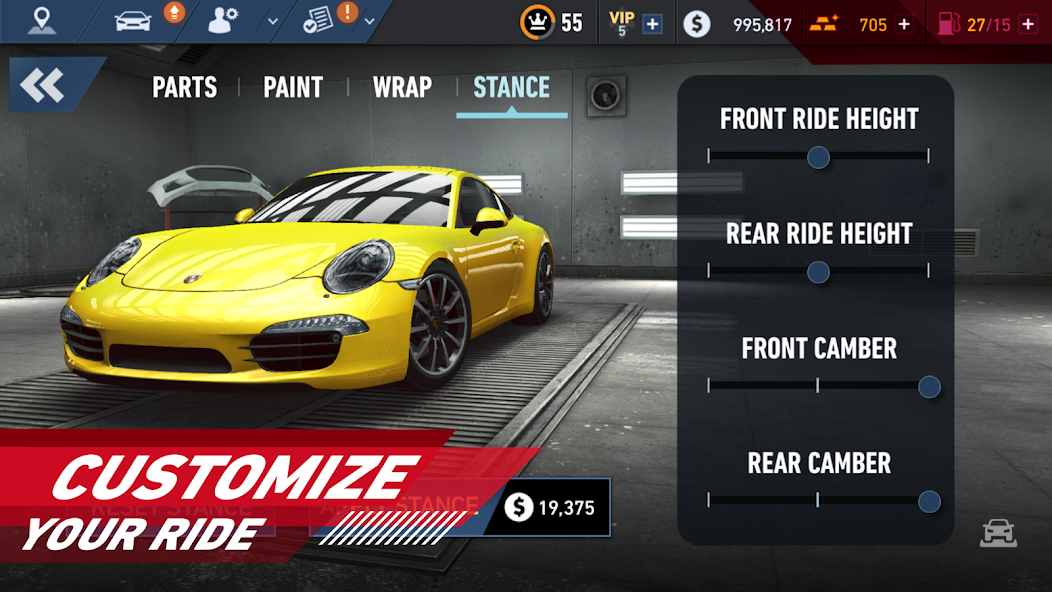Click the cash dollar balance icon
This screenshot has height=592, width=1052.
click(x=697, y=24)
